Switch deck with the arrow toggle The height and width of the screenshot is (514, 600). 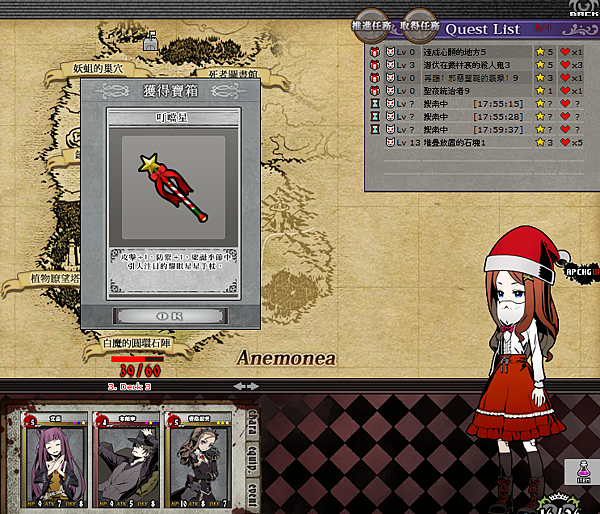point(246,386)
